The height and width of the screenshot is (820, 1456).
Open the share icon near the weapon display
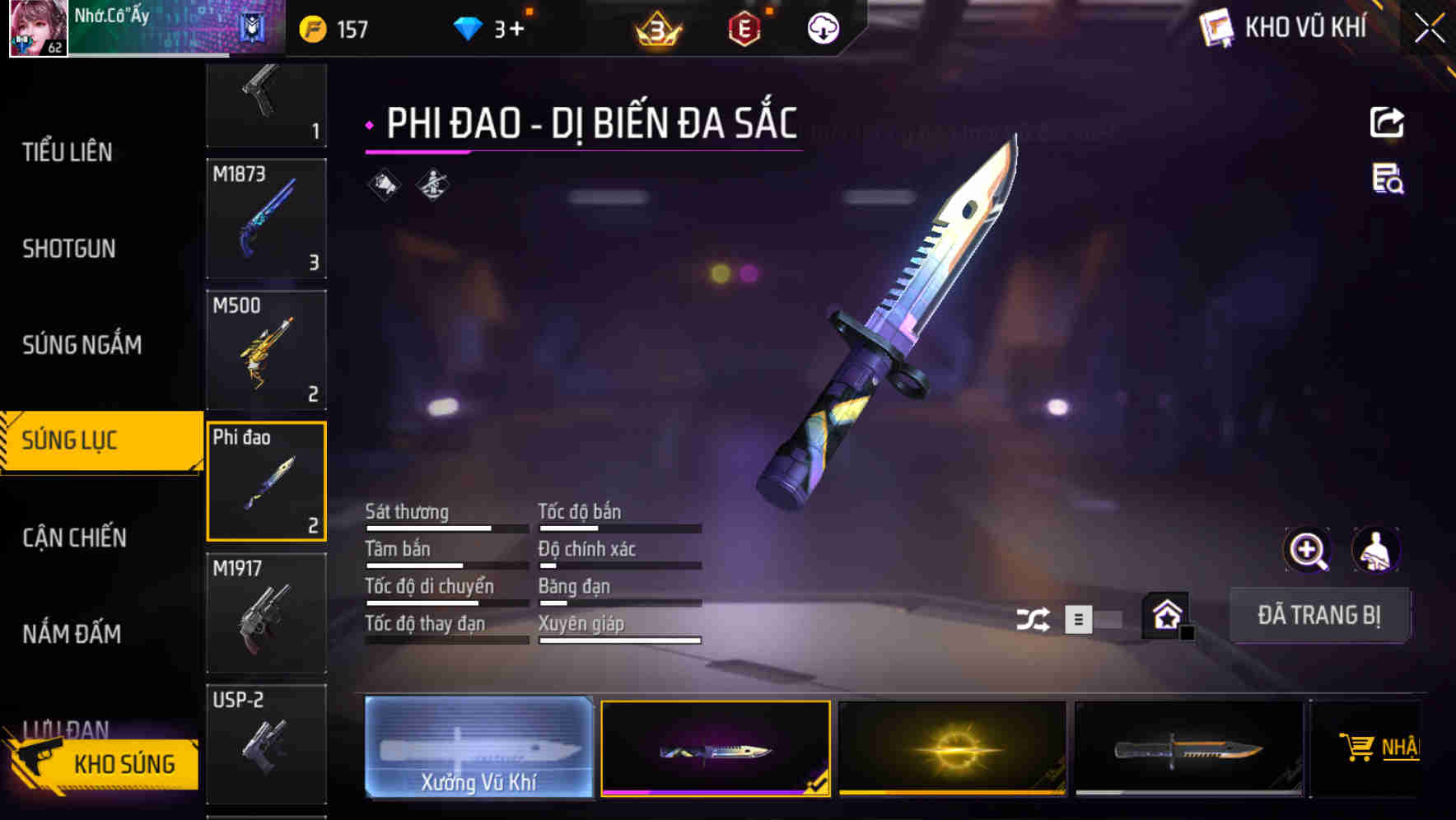(1388, 121)
